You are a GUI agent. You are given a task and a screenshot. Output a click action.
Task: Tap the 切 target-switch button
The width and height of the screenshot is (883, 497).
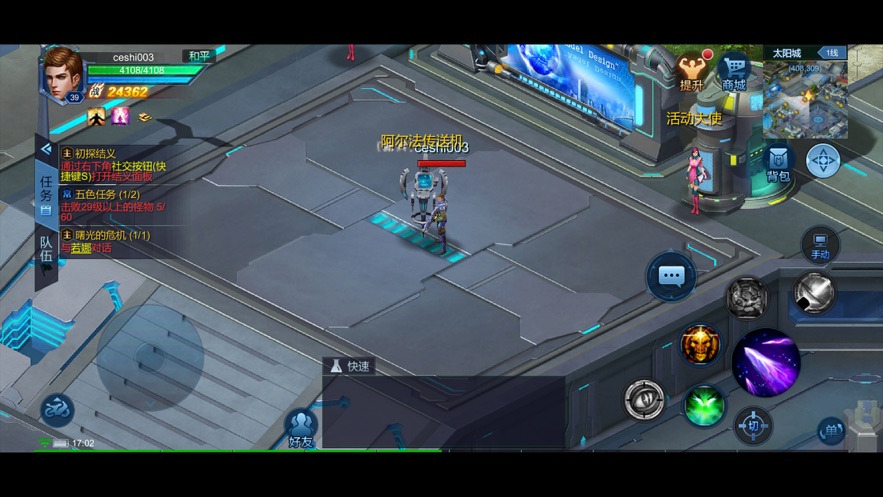click(753, 426)
